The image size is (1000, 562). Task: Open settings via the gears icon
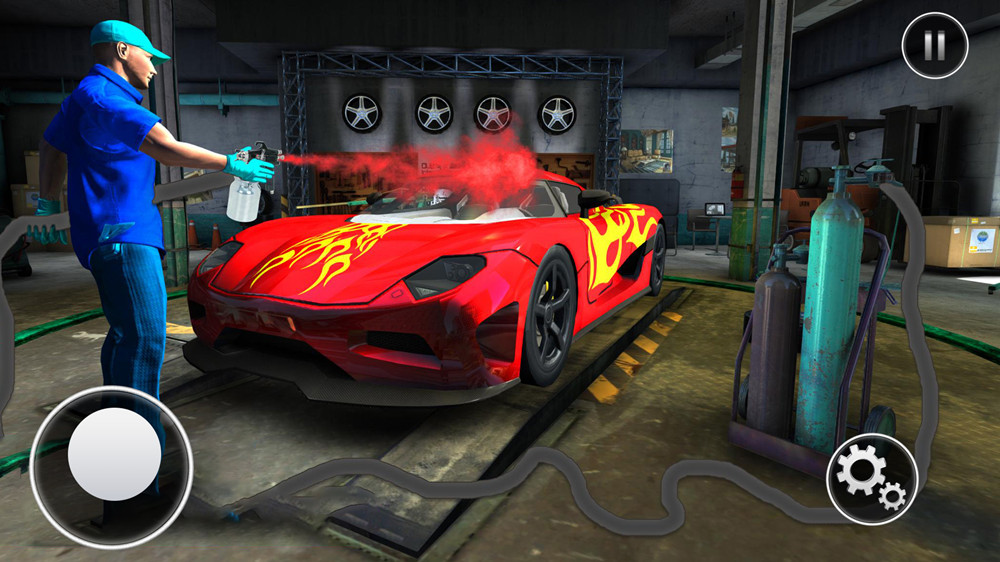(871, 477)
